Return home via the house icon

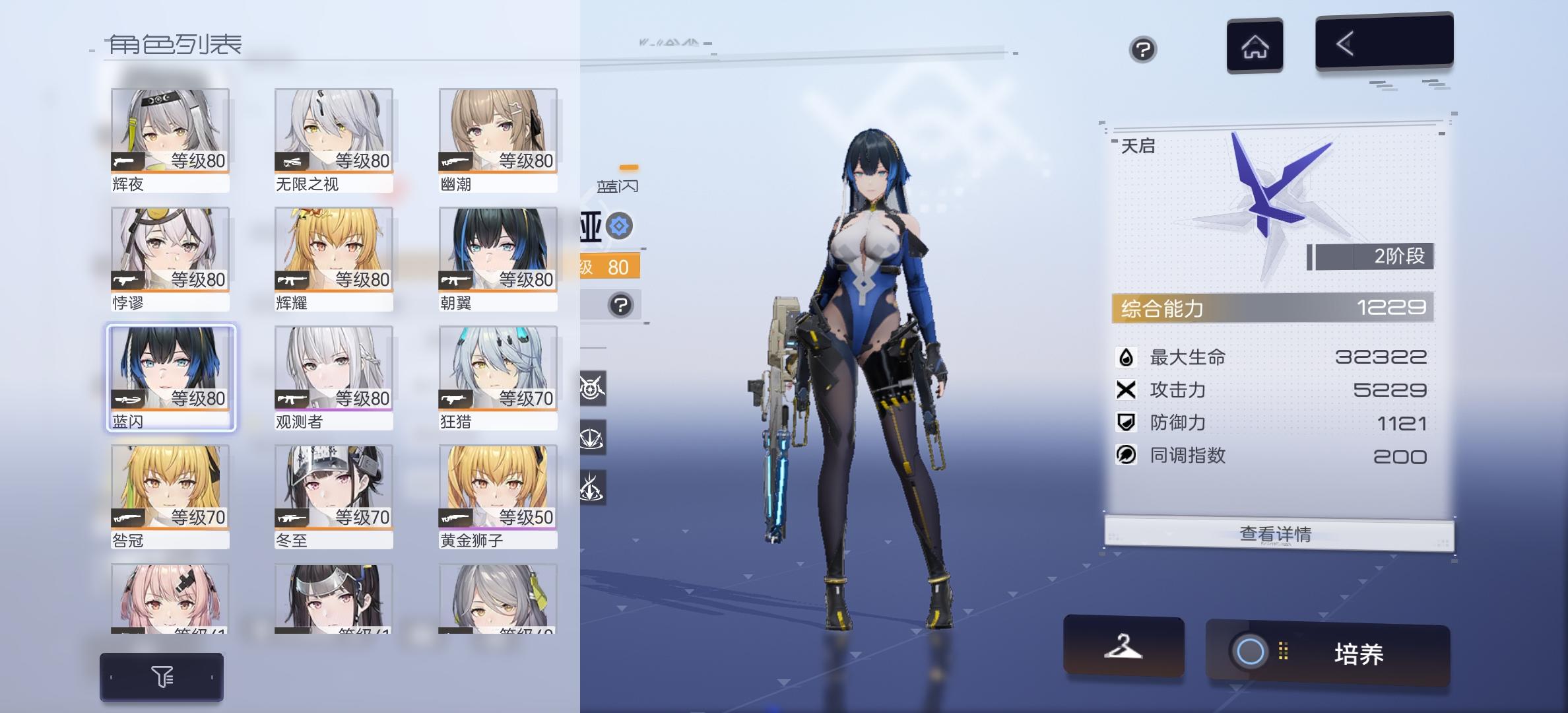(x=1255, y=45)
